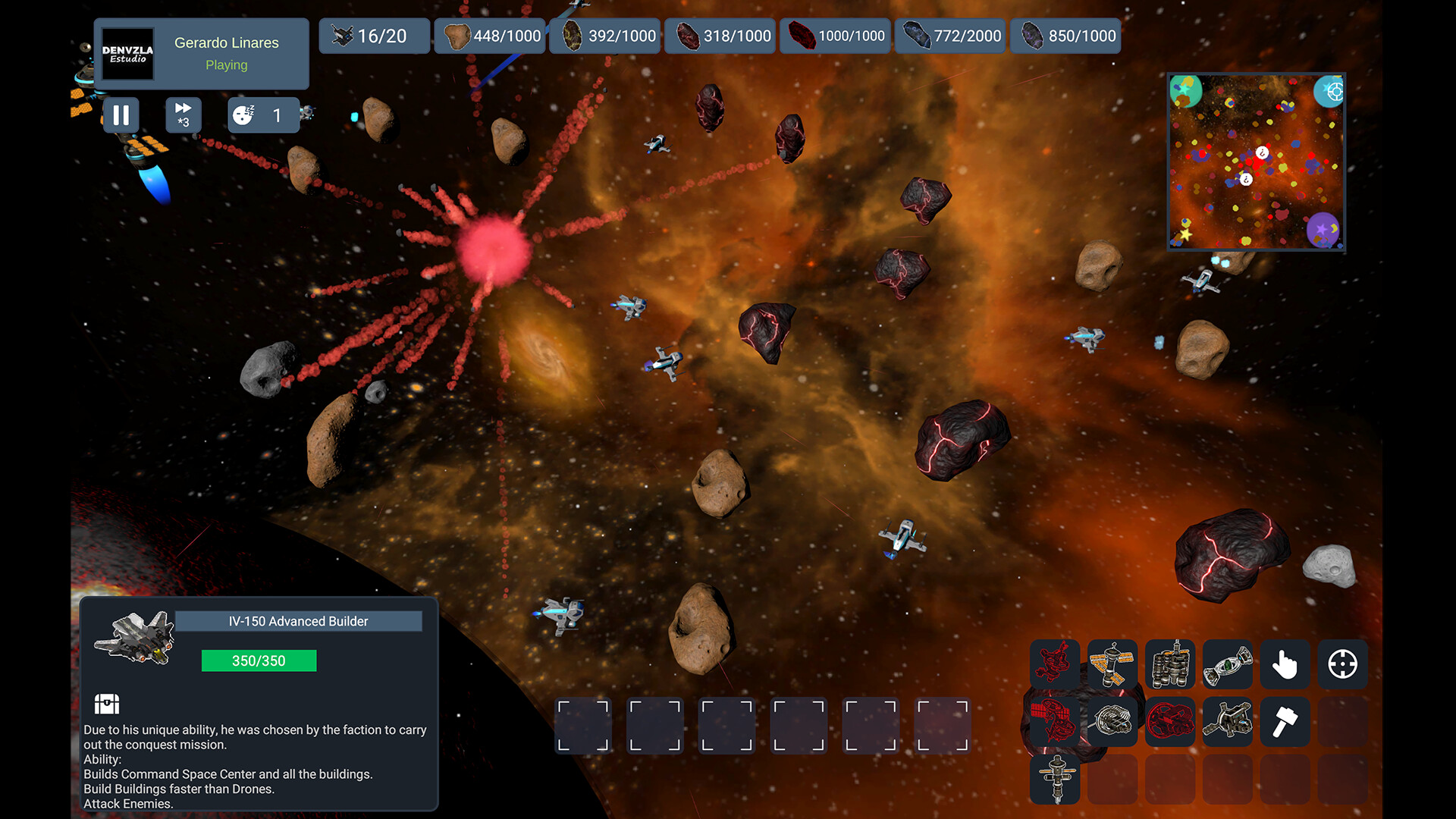Build the fuel-drum storage structure
Viewport: 1456px width, 819px height.
pyautogui.click(x=1170, y=665)
